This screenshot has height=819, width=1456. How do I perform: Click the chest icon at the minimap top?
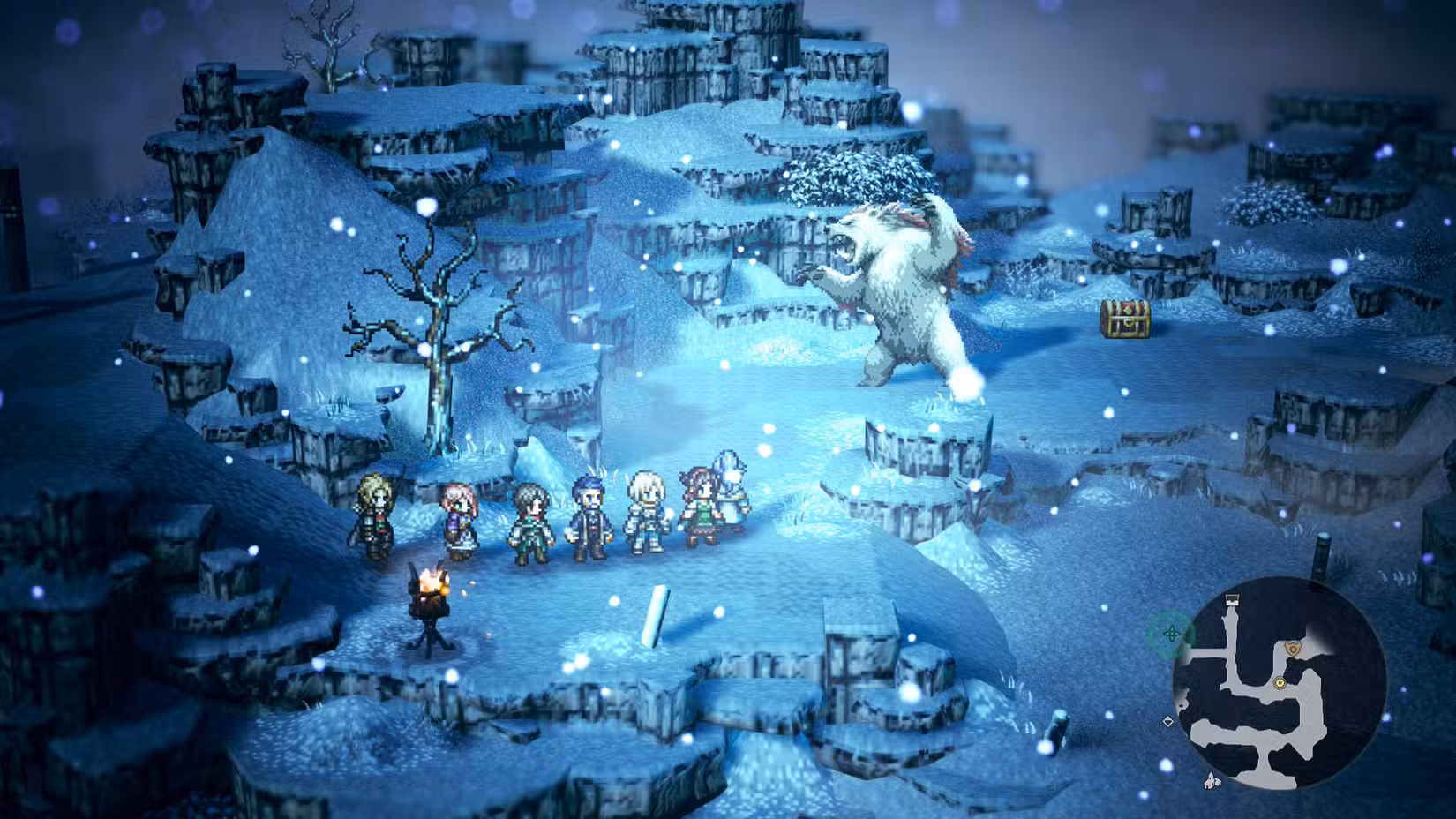tap(1232, 600)
